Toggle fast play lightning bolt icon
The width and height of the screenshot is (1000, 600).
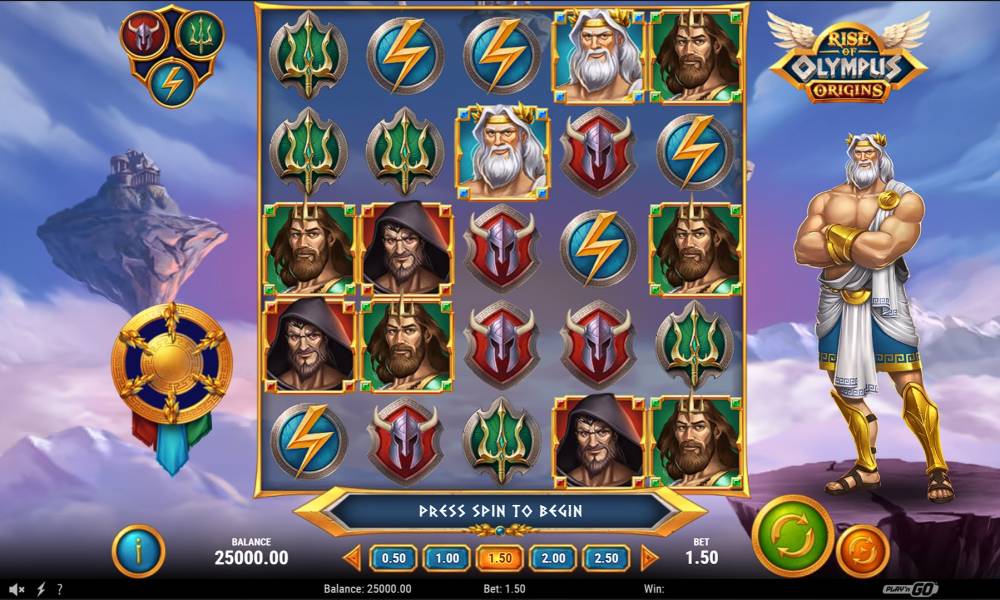pos(41,589)
